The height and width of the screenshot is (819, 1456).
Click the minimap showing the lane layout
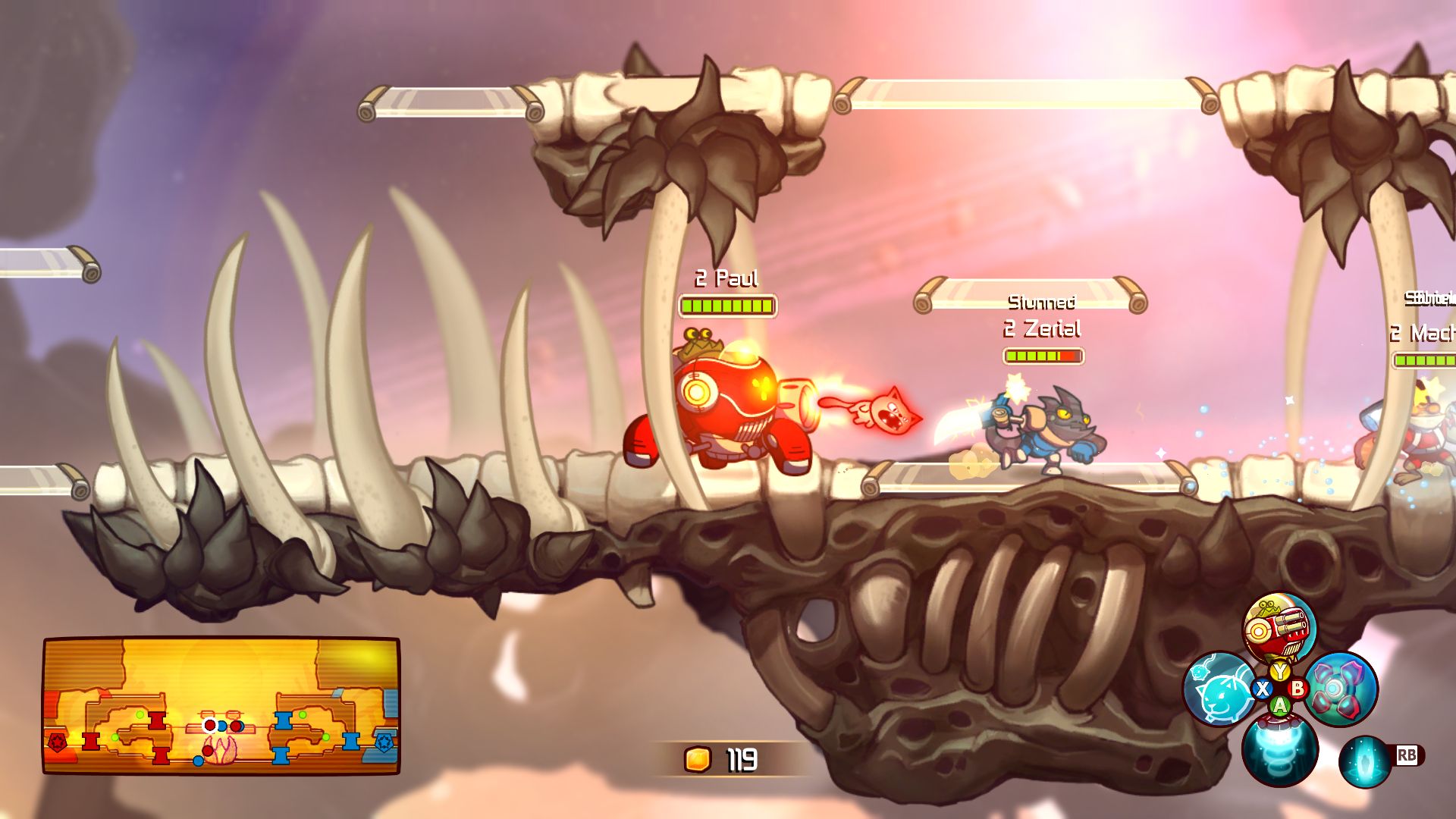[x=221, y=705]
